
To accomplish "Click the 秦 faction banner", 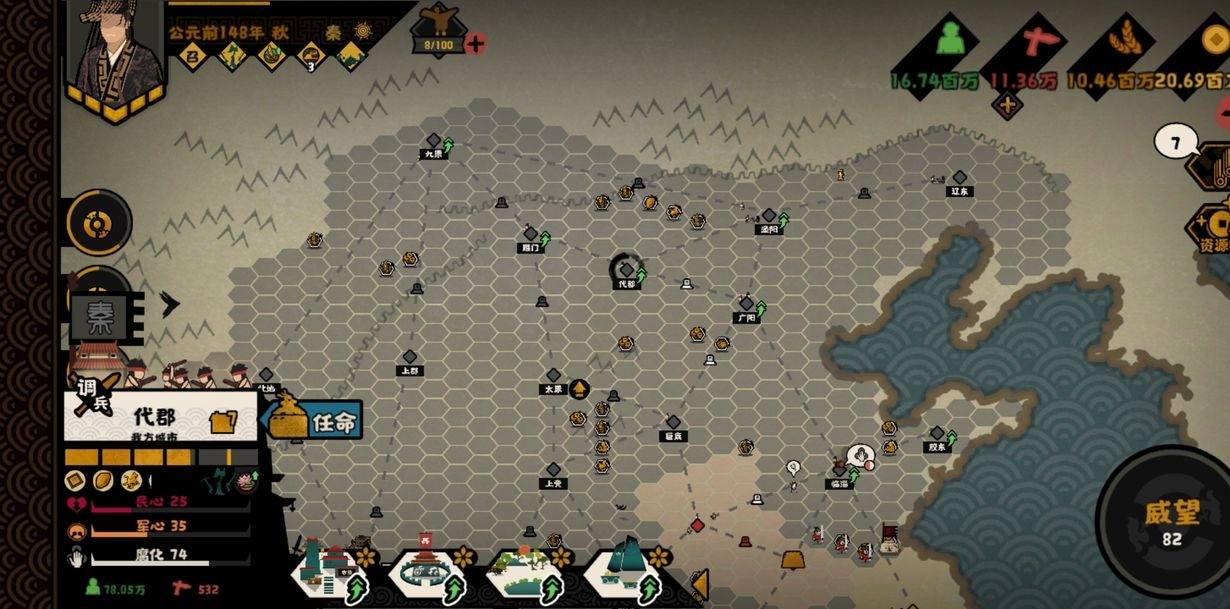I will tap(100, 318).
